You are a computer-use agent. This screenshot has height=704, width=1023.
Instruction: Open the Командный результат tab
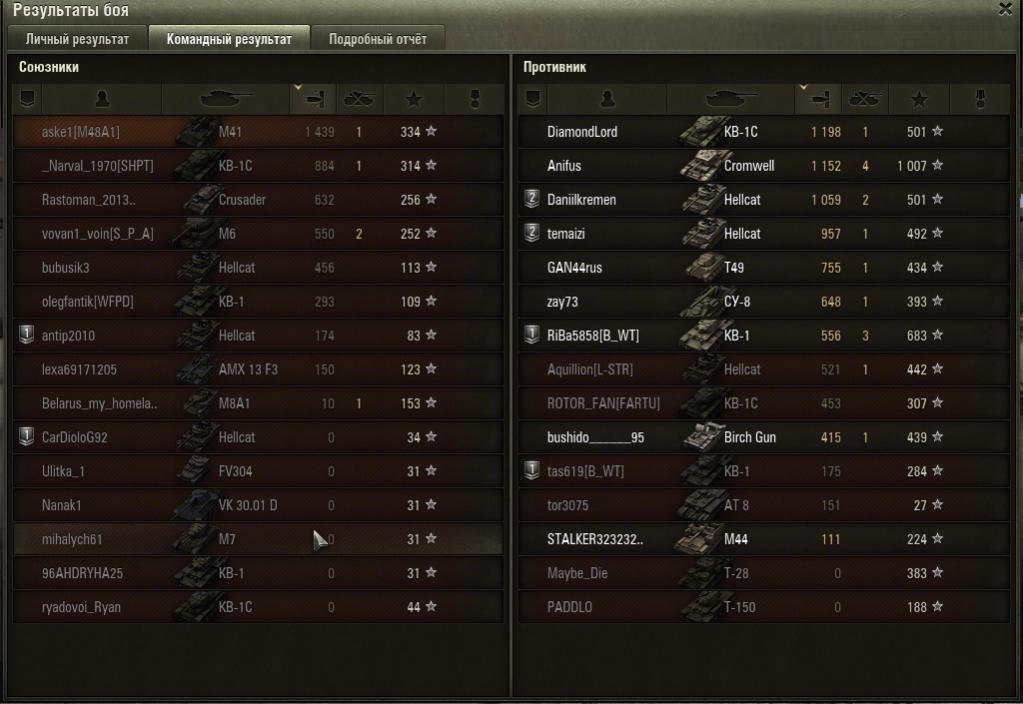coord(229,39)
